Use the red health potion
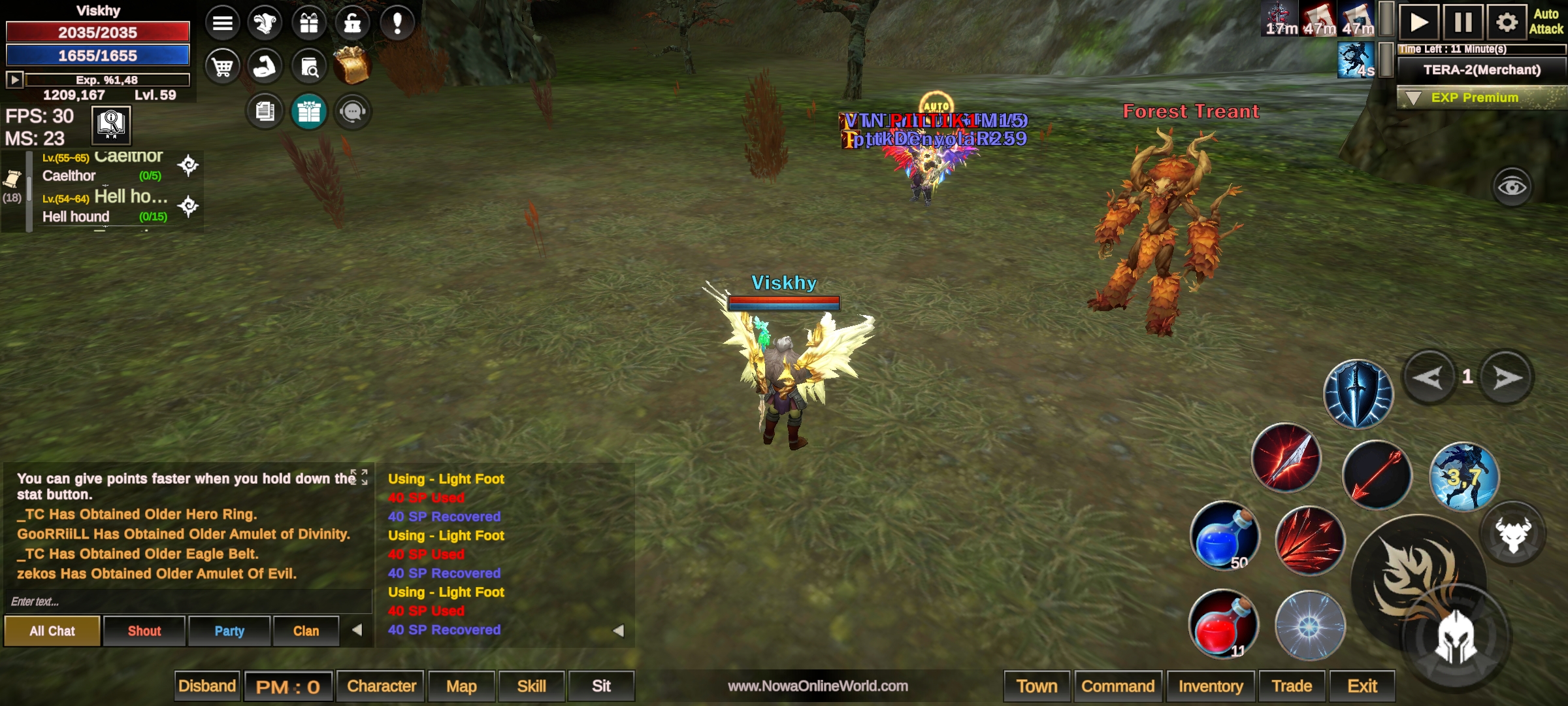Screen dimensions: 1568x706 (1222, 624)
